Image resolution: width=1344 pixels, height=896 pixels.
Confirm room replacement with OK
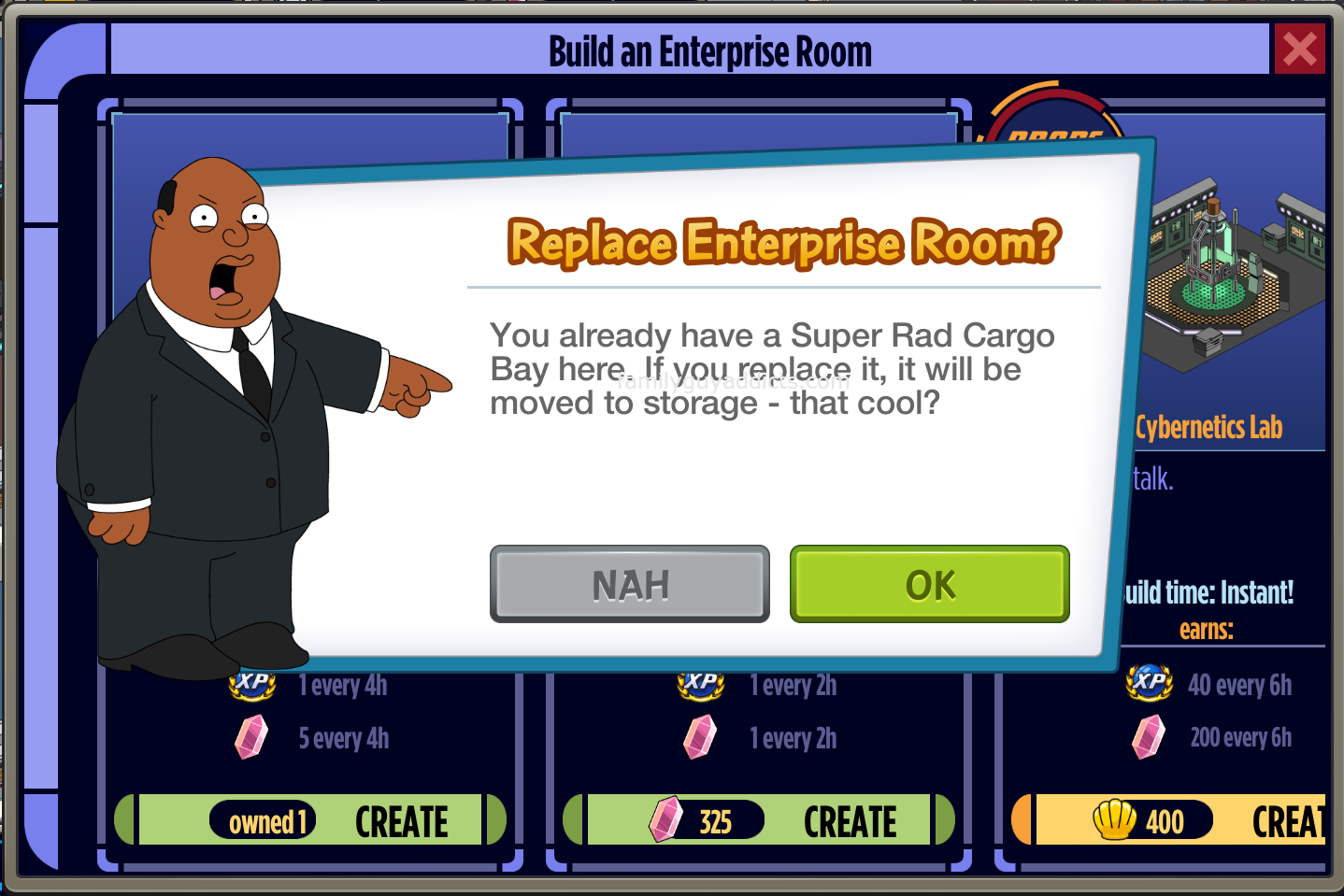[929, 585]
